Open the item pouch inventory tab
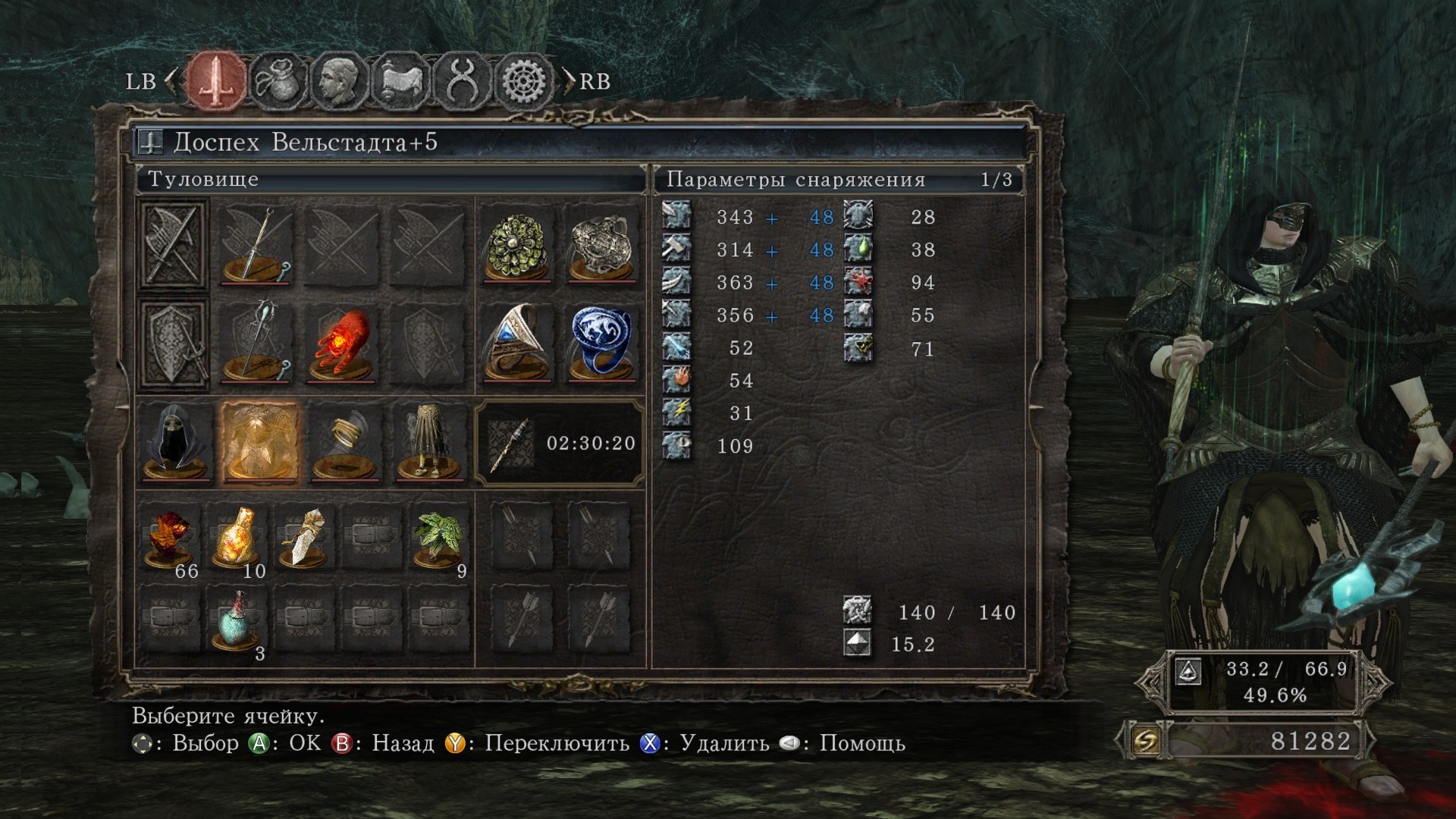1456x819 pixels. pyautogui.click(x=278, y=80)
